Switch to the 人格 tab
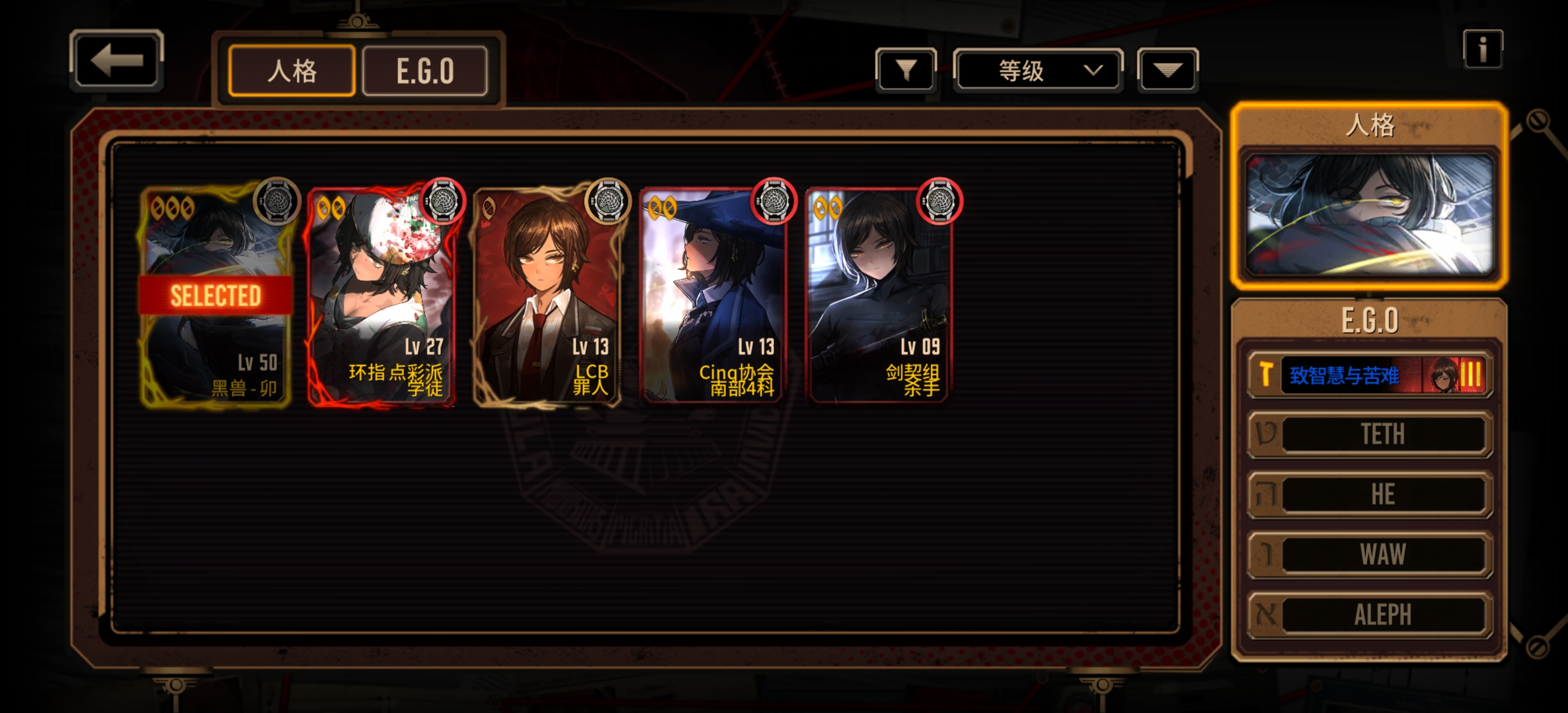 (292, 71)
